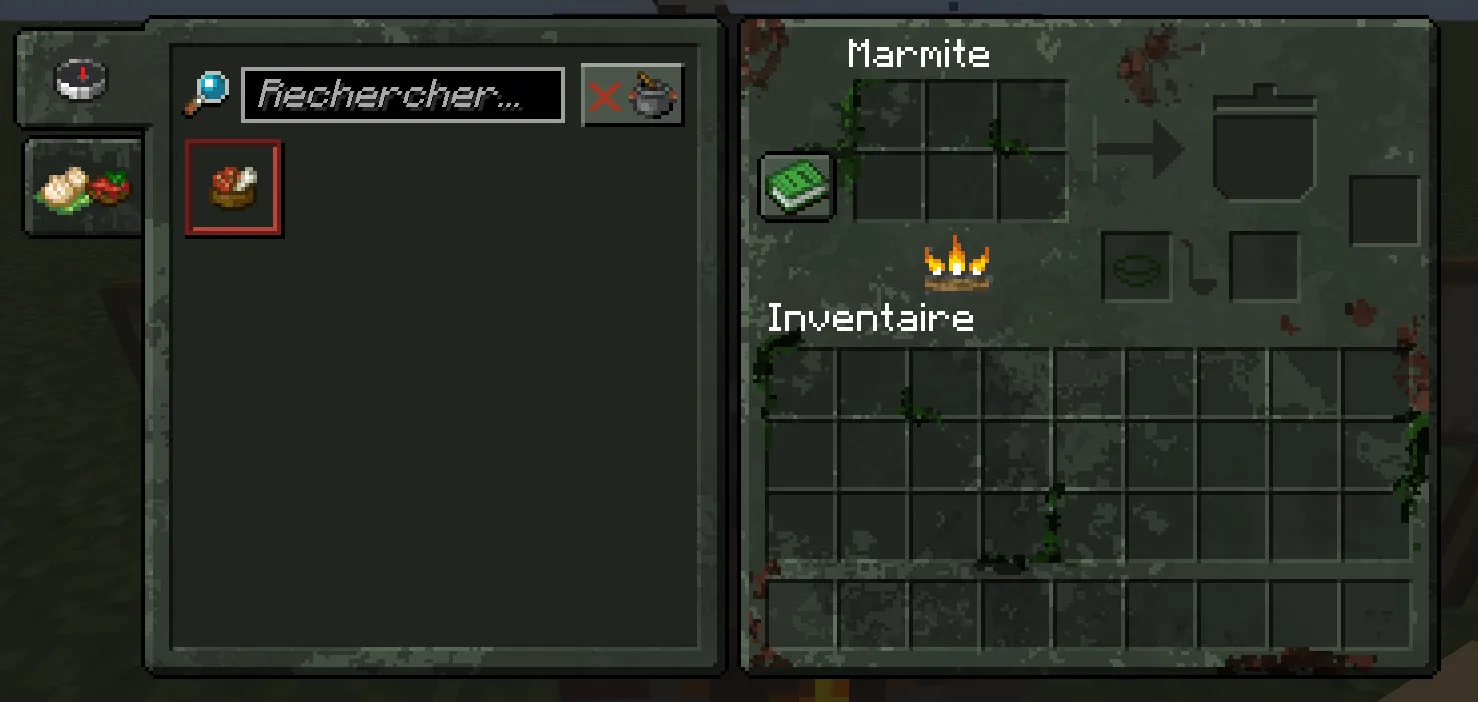Toggle the cooking pot recipe filter button
This screenshot has width=1478, height=702.
[632, 96]
